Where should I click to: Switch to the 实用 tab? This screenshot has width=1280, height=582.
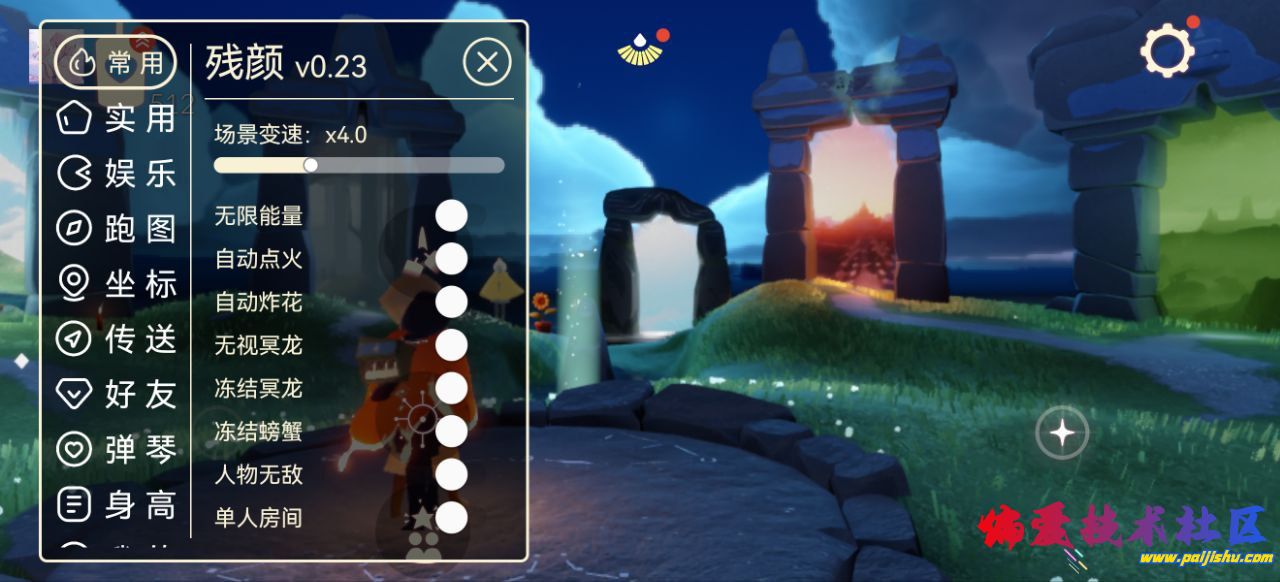(116, 119)
